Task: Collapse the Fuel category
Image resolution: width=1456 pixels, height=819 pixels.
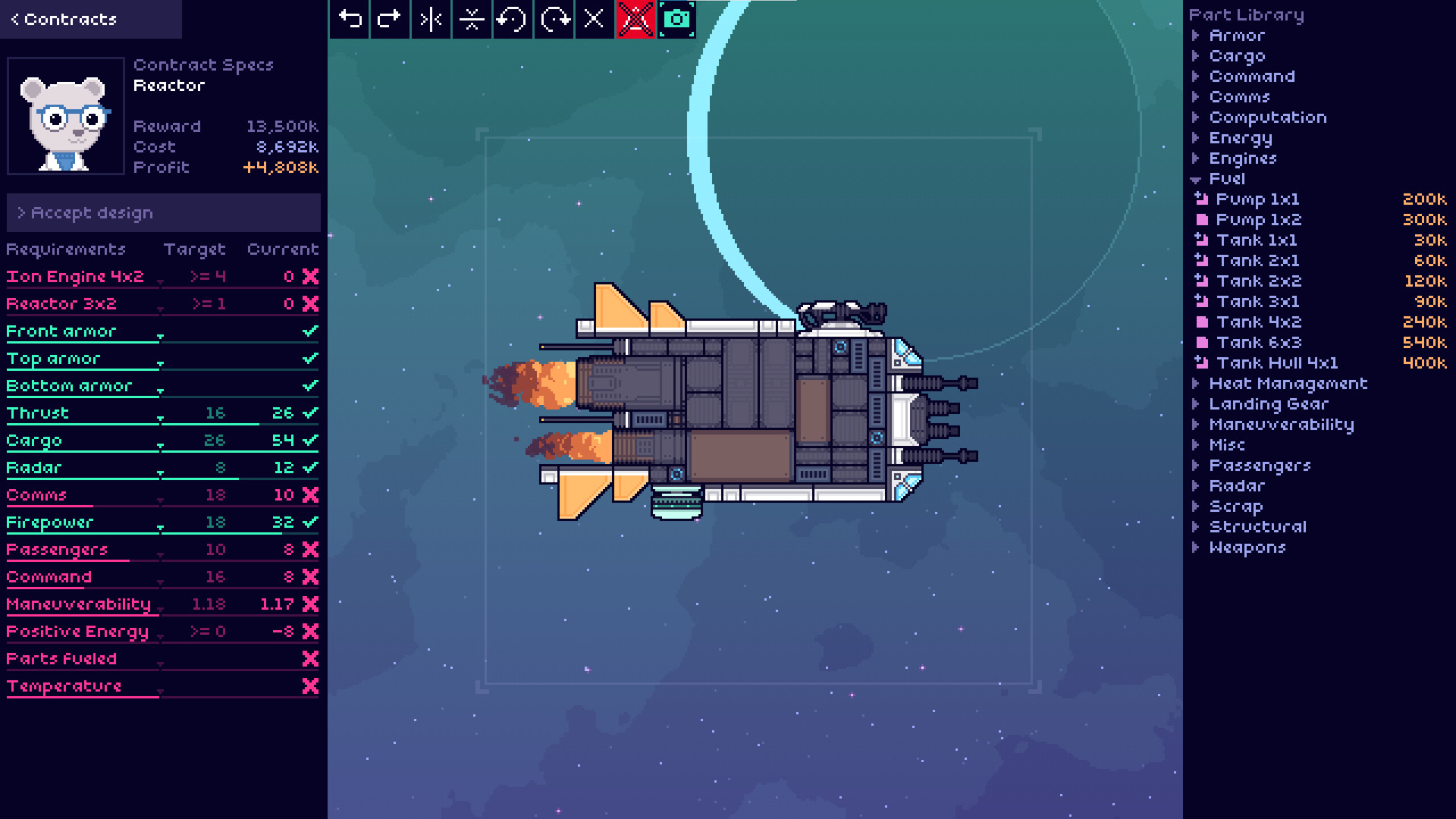Action: point(1226,179)
